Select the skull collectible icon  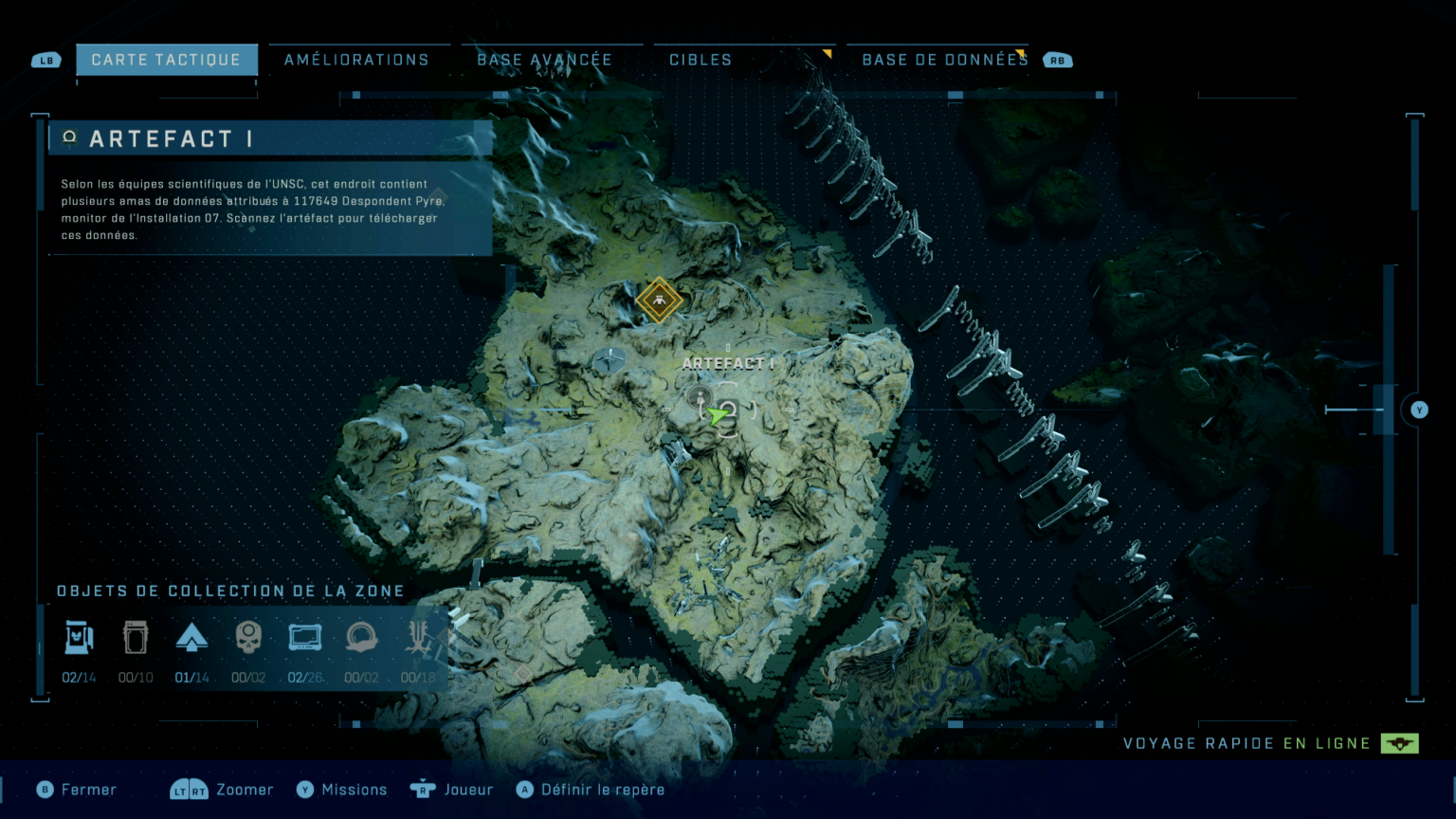pos(248,636)
